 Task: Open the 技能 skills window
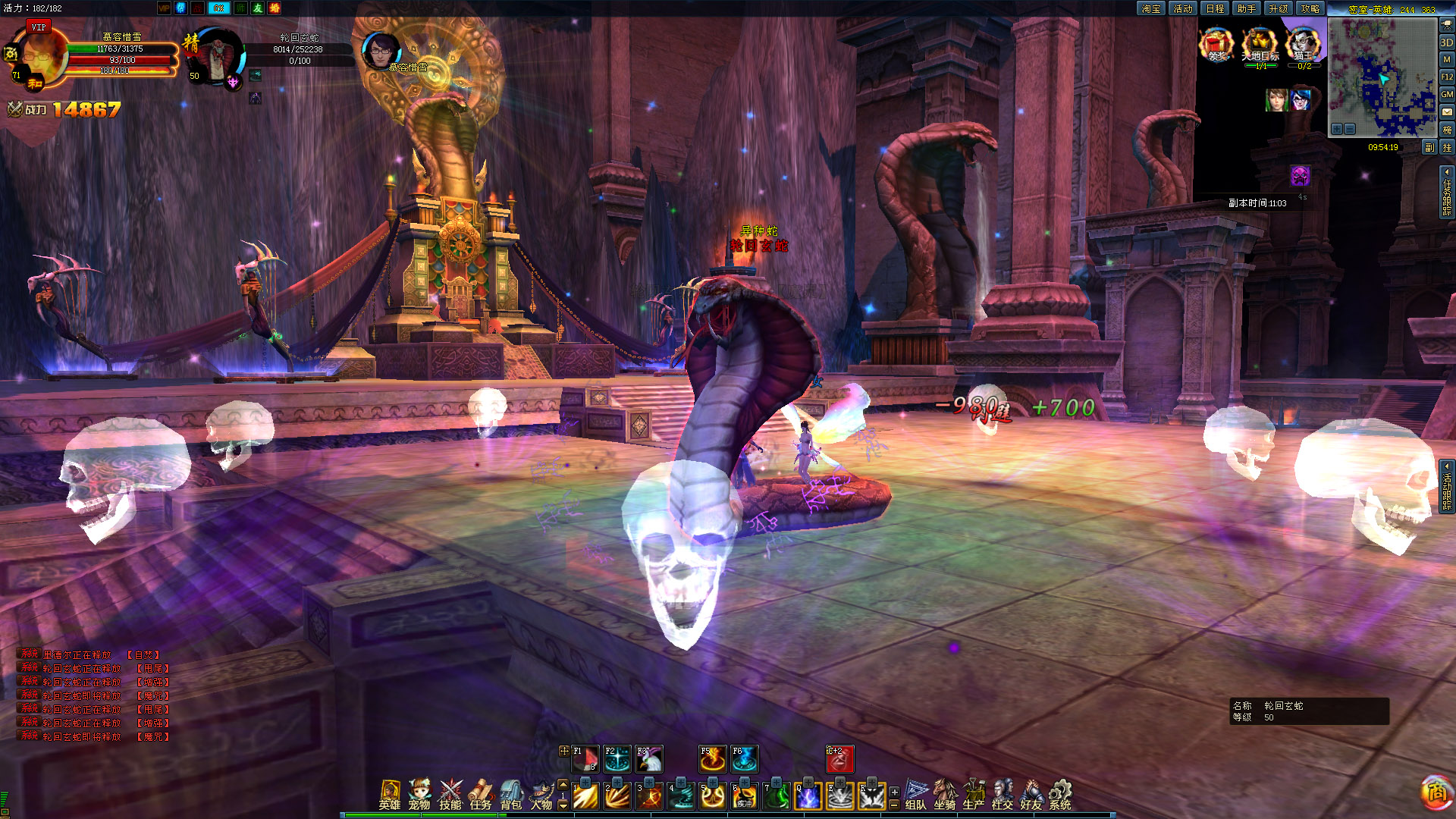450,794
